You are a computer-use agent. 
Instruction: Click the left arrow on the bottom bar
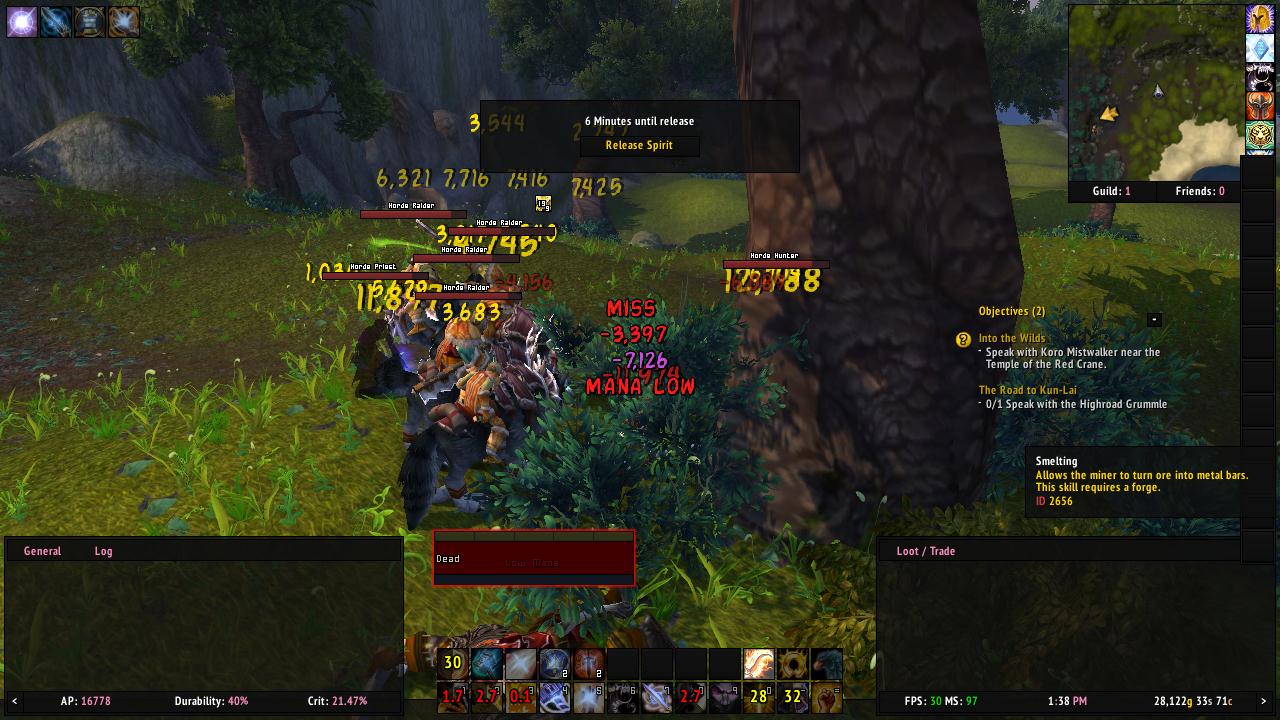(x=14, y=701)
